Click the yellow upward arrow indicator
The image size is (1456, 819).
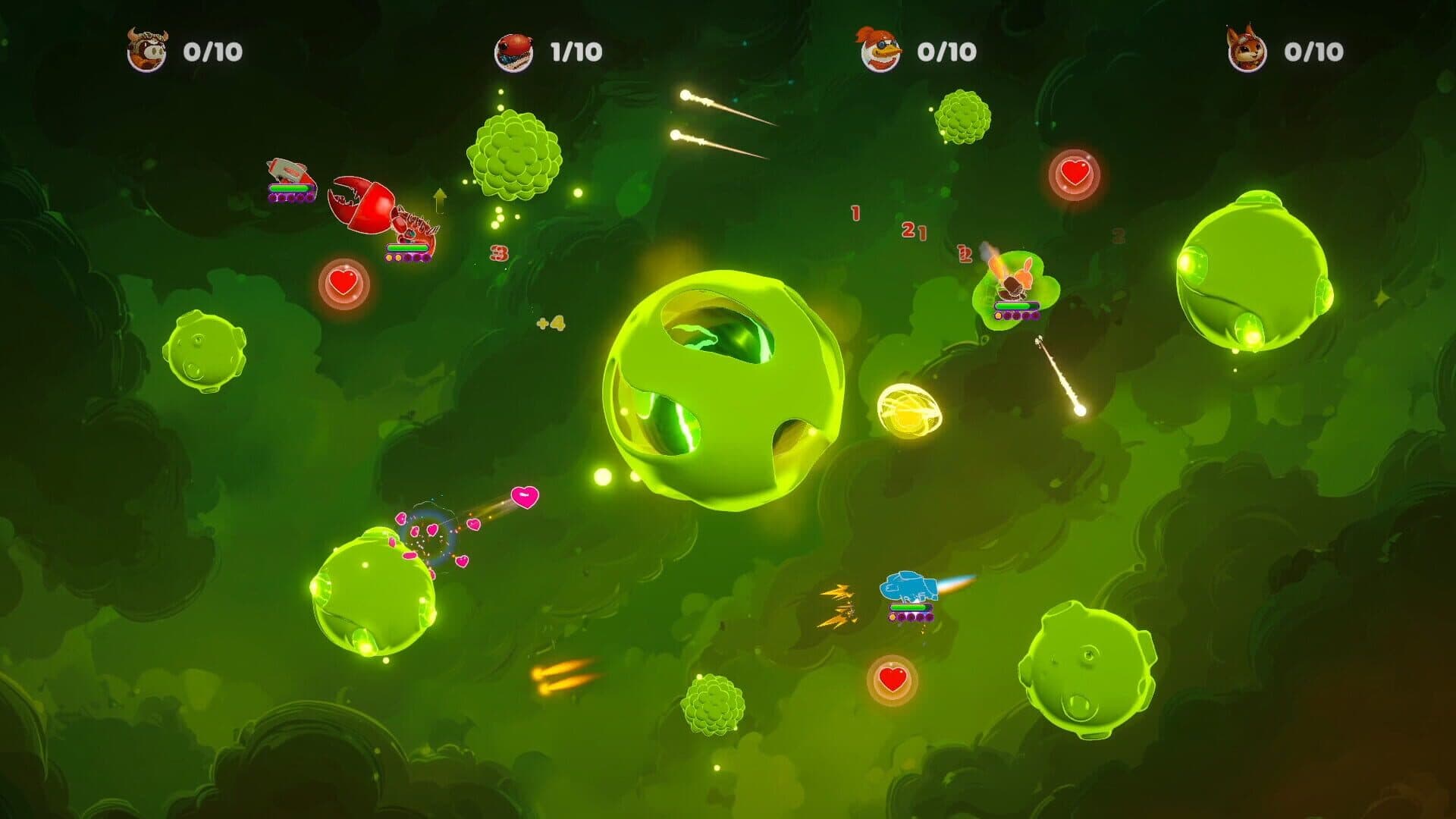tap(438, 201)
